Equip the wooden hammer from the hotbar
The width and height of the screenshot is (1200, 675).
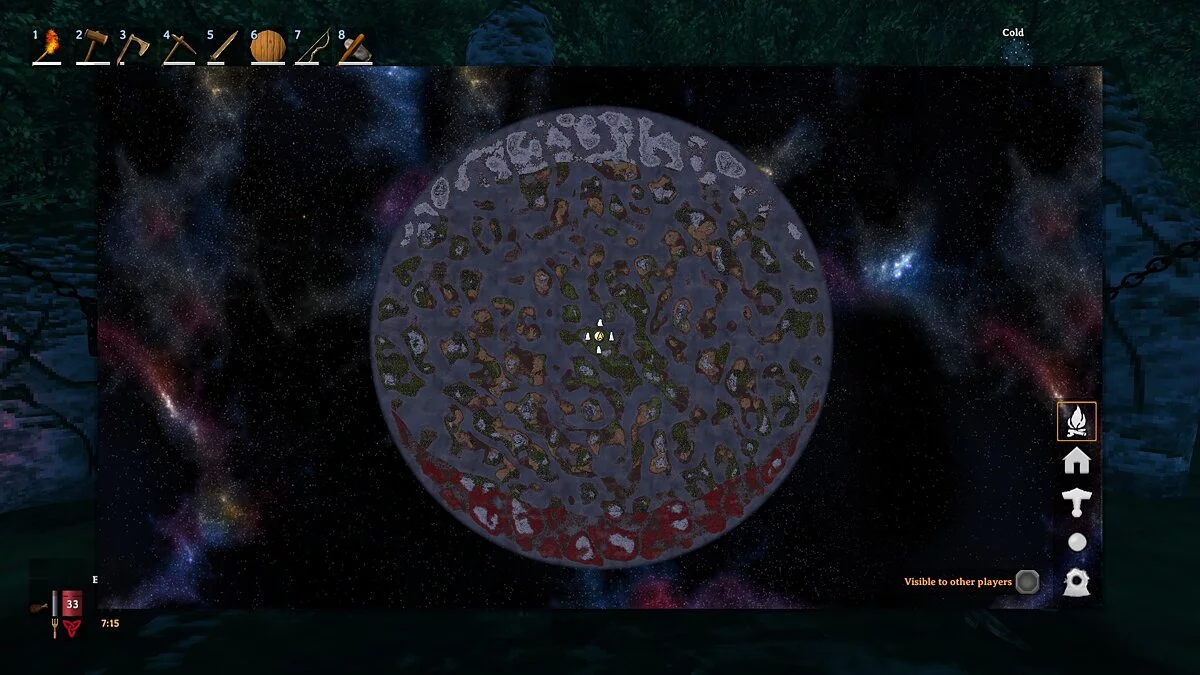click(x=92, y=48)
